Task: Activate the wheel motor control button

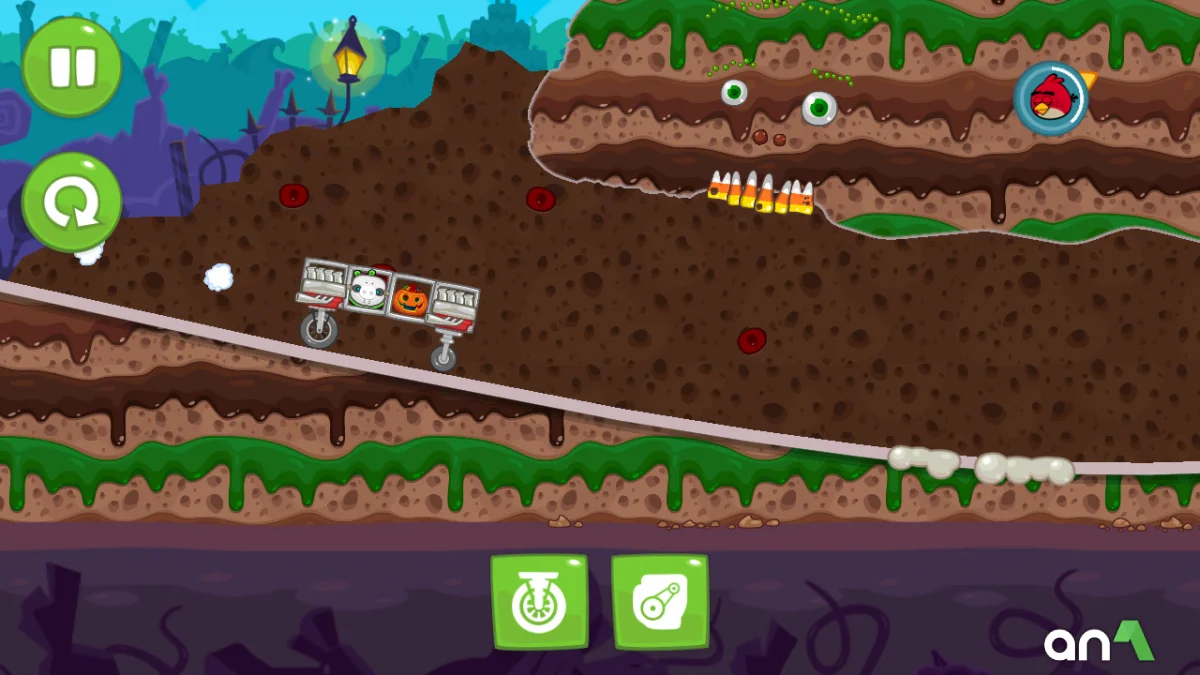Action: pos(539,602)
